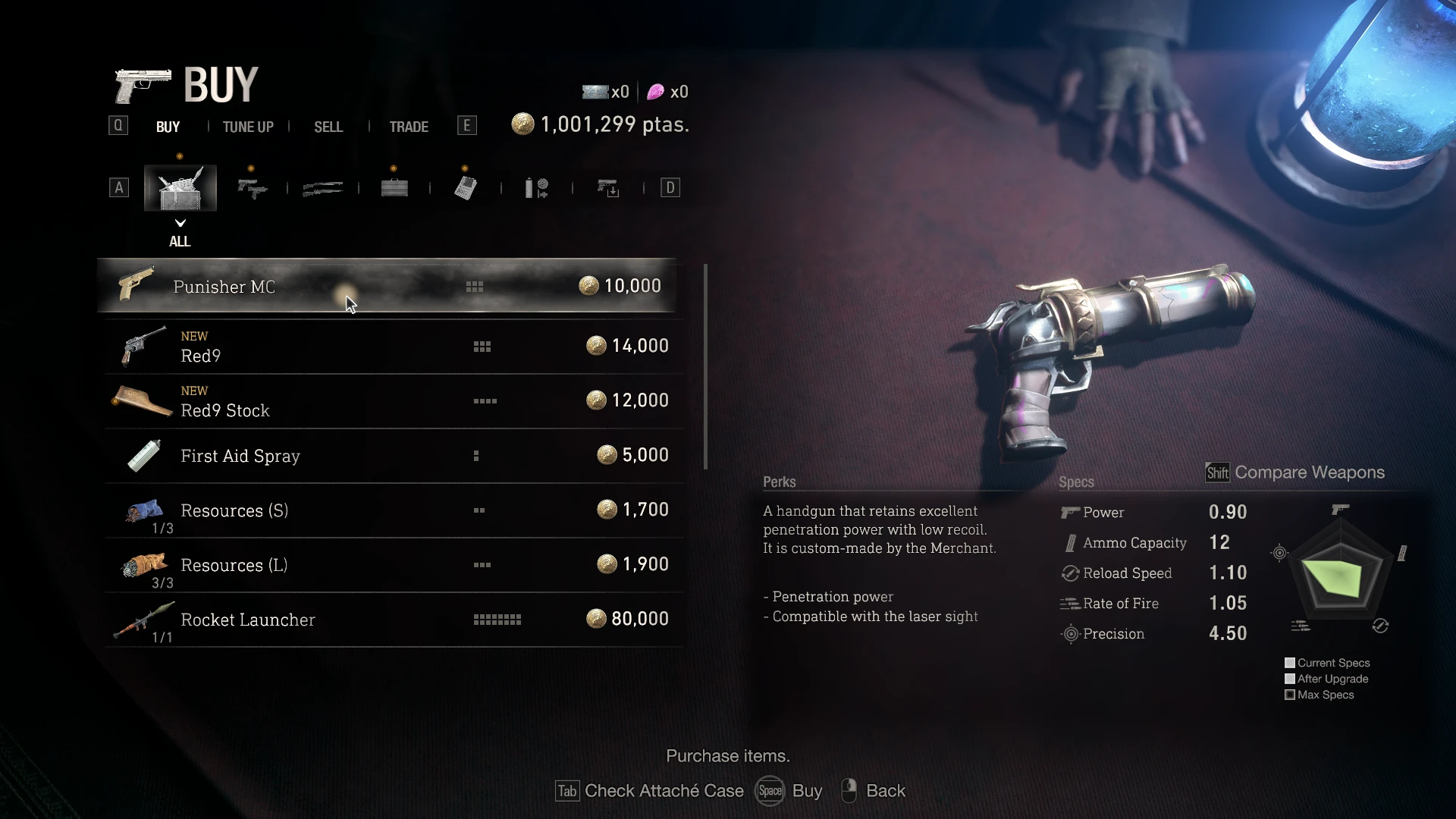Go to the TRADE tab
Viewport: 1456px width, 819px height.
point(409,127)
